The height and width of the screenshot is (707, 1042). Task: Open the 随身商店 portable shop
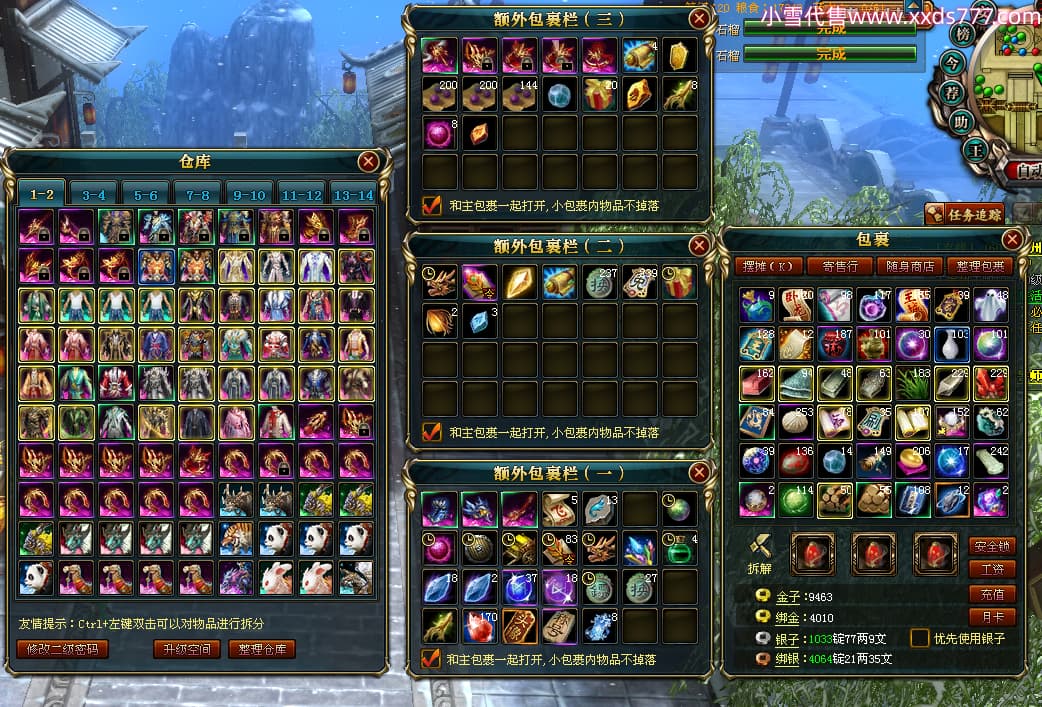[x=910, y=266]
